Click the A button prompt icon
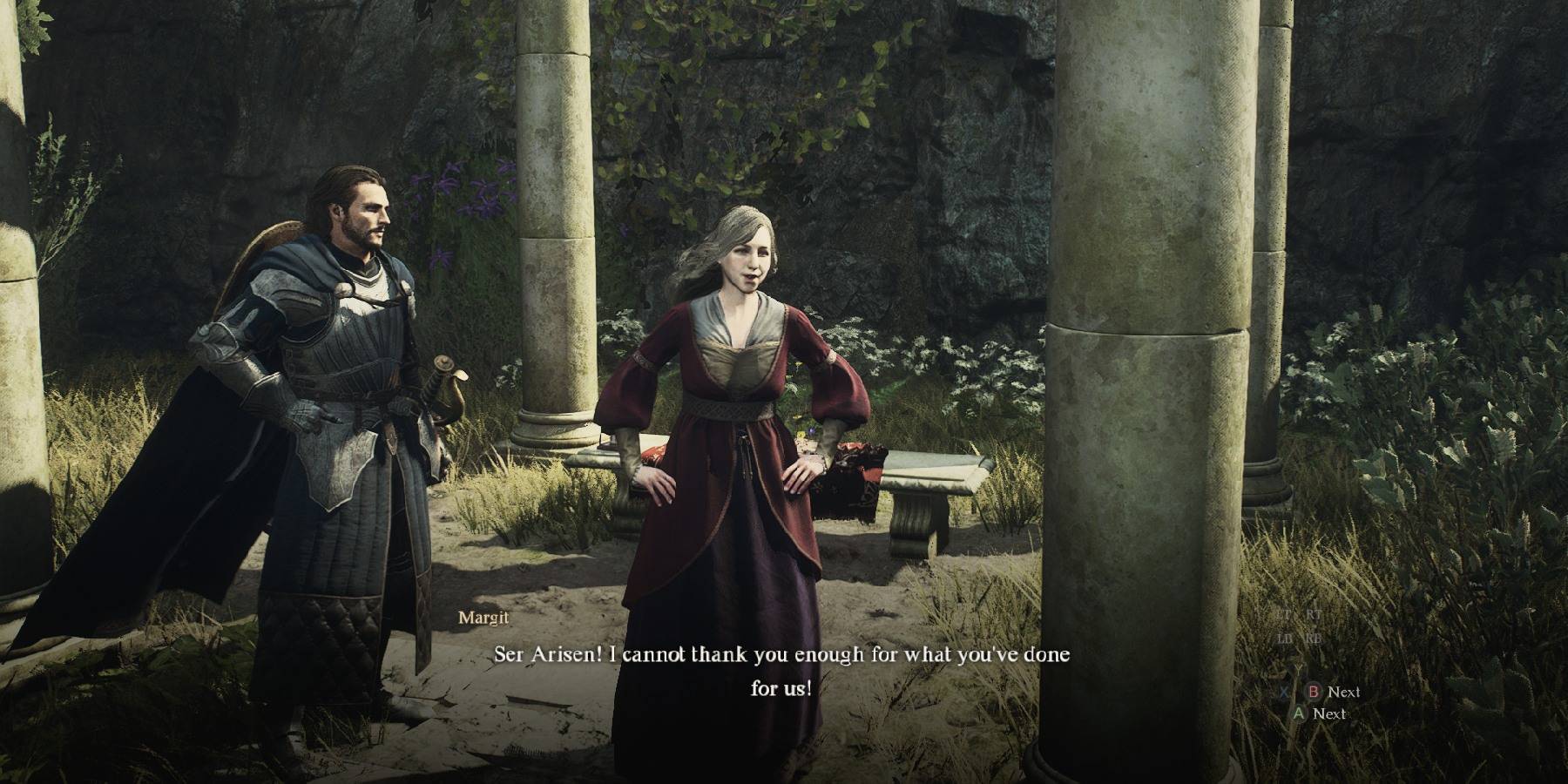Screen dimensions: 1568x784 click(1299, 714)
